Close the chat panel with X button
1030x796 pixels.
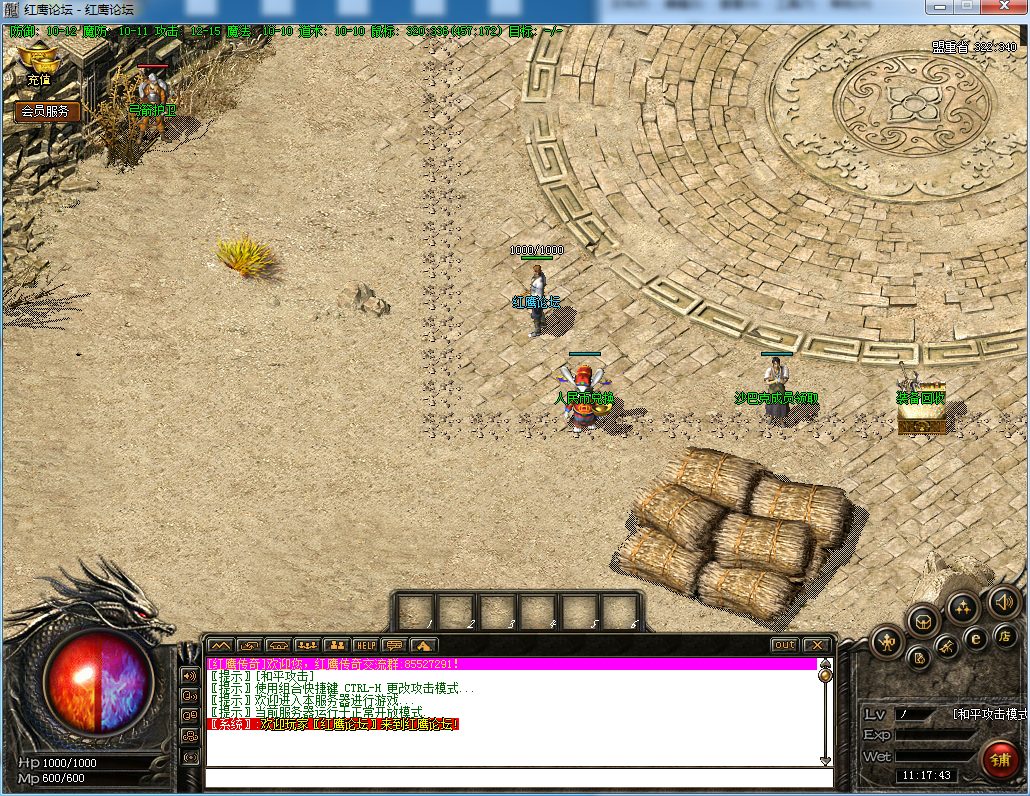(x=817, y=645)
